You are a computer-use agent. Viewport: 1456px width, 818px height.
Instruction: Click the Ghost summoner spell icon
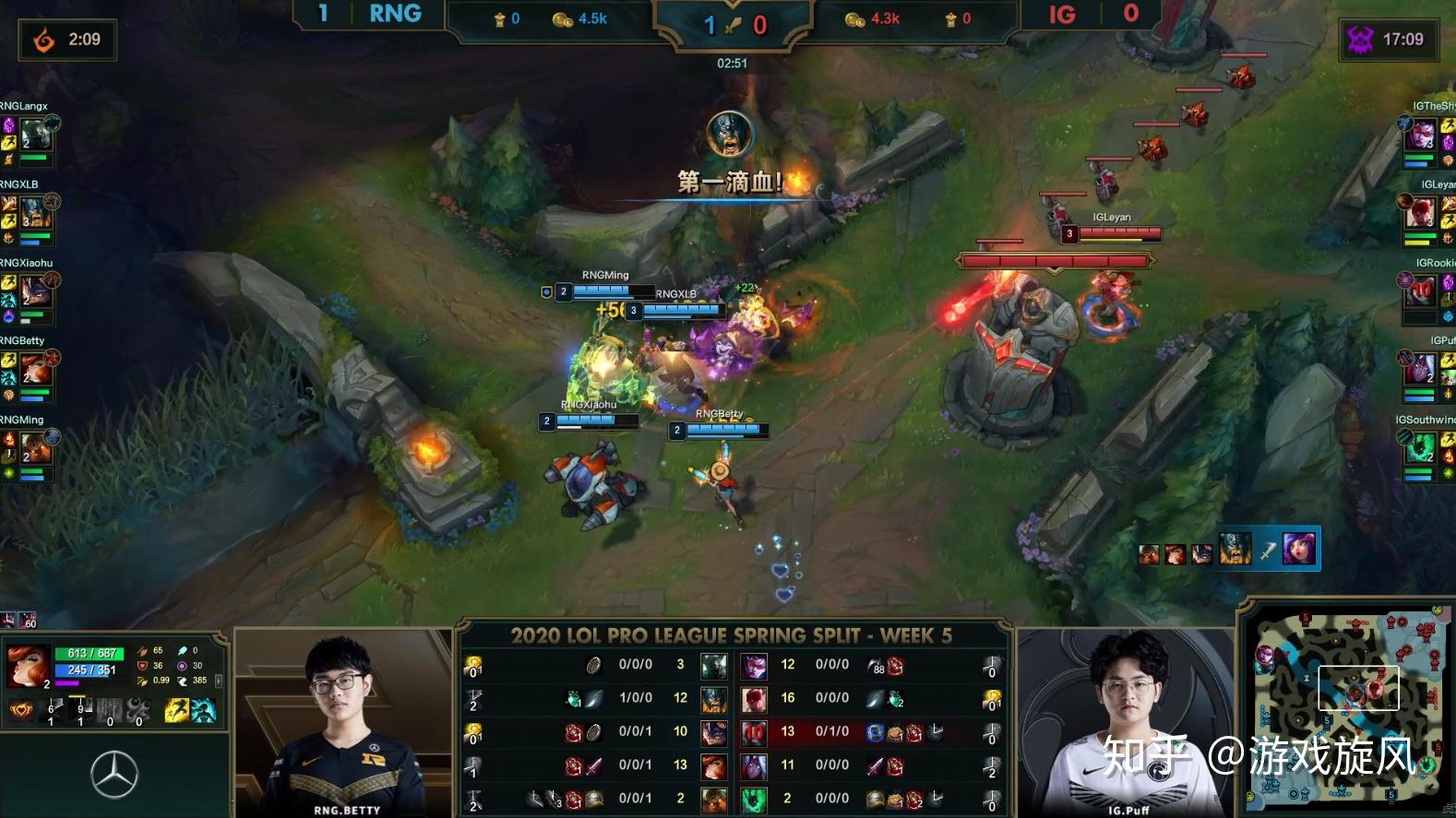[x=203, y=711]
